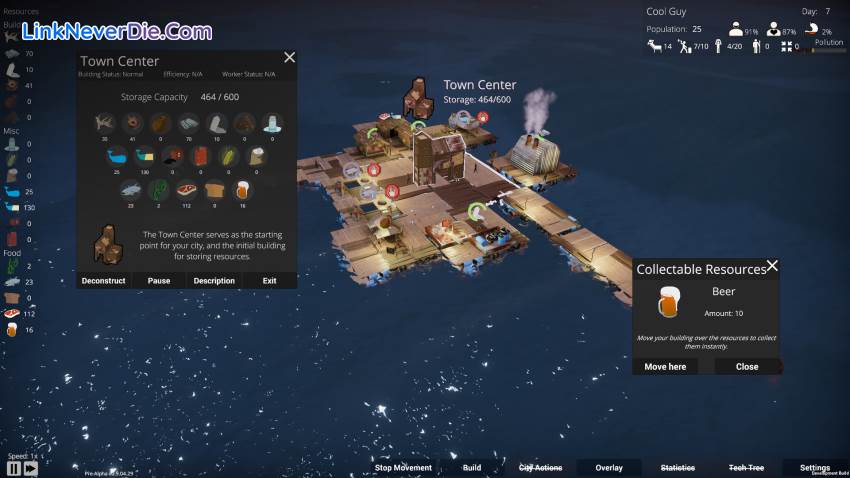Open the Settings menu

tap(814, 467)
